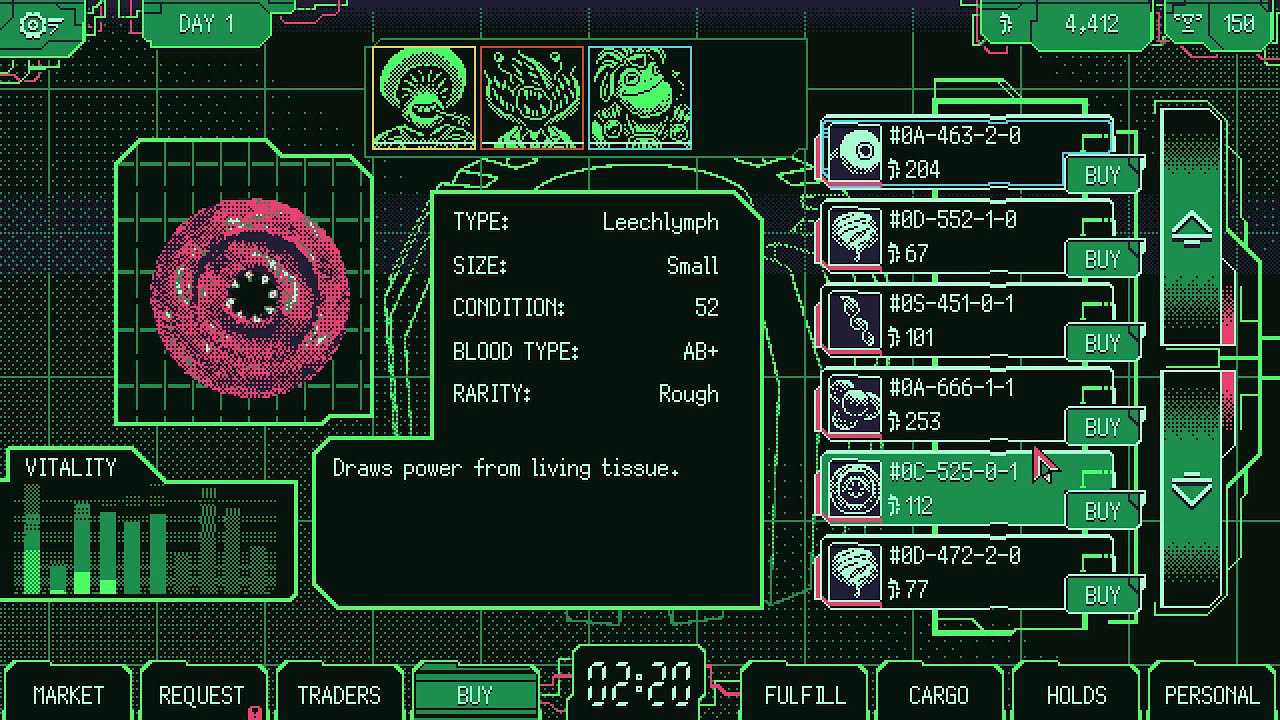Open the Cargo tab

click(x=938, y=695)
